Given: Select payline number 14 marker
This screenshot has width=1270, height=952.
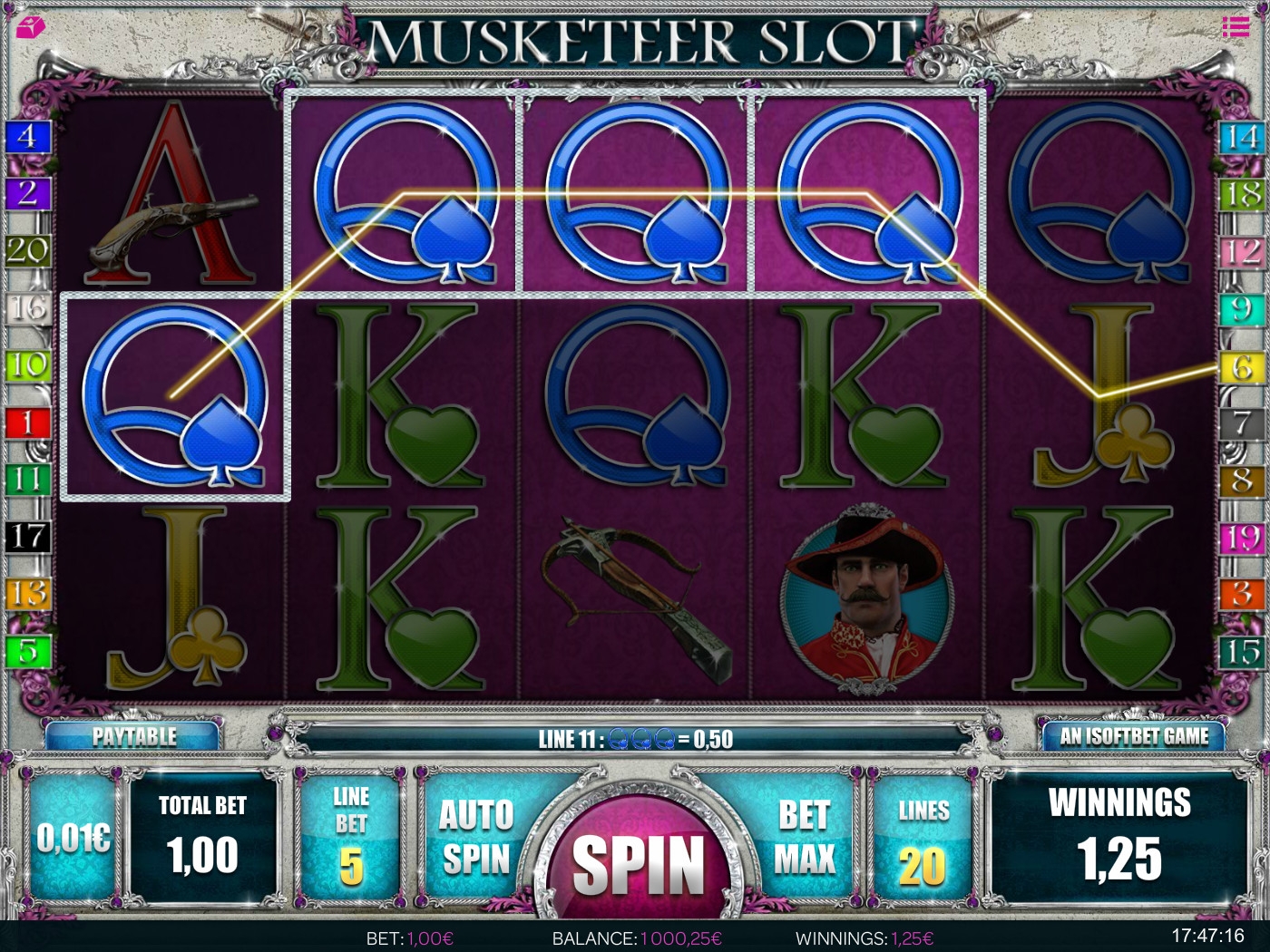Looking at the screenshot, I should 1242,137.
